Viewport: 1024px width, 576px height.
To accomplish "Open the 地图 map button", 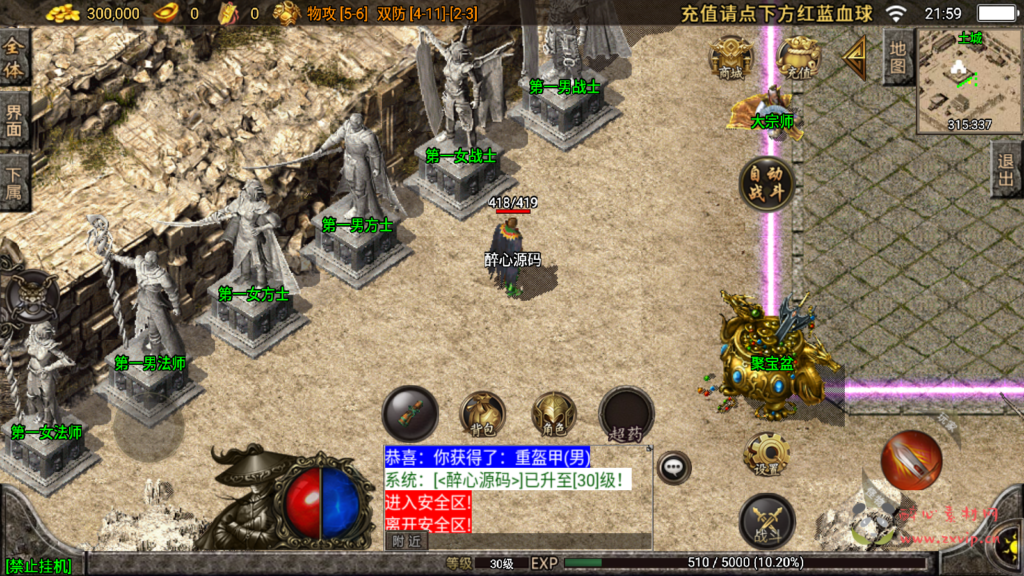I will pyautogui.click(x=898, y=55).
